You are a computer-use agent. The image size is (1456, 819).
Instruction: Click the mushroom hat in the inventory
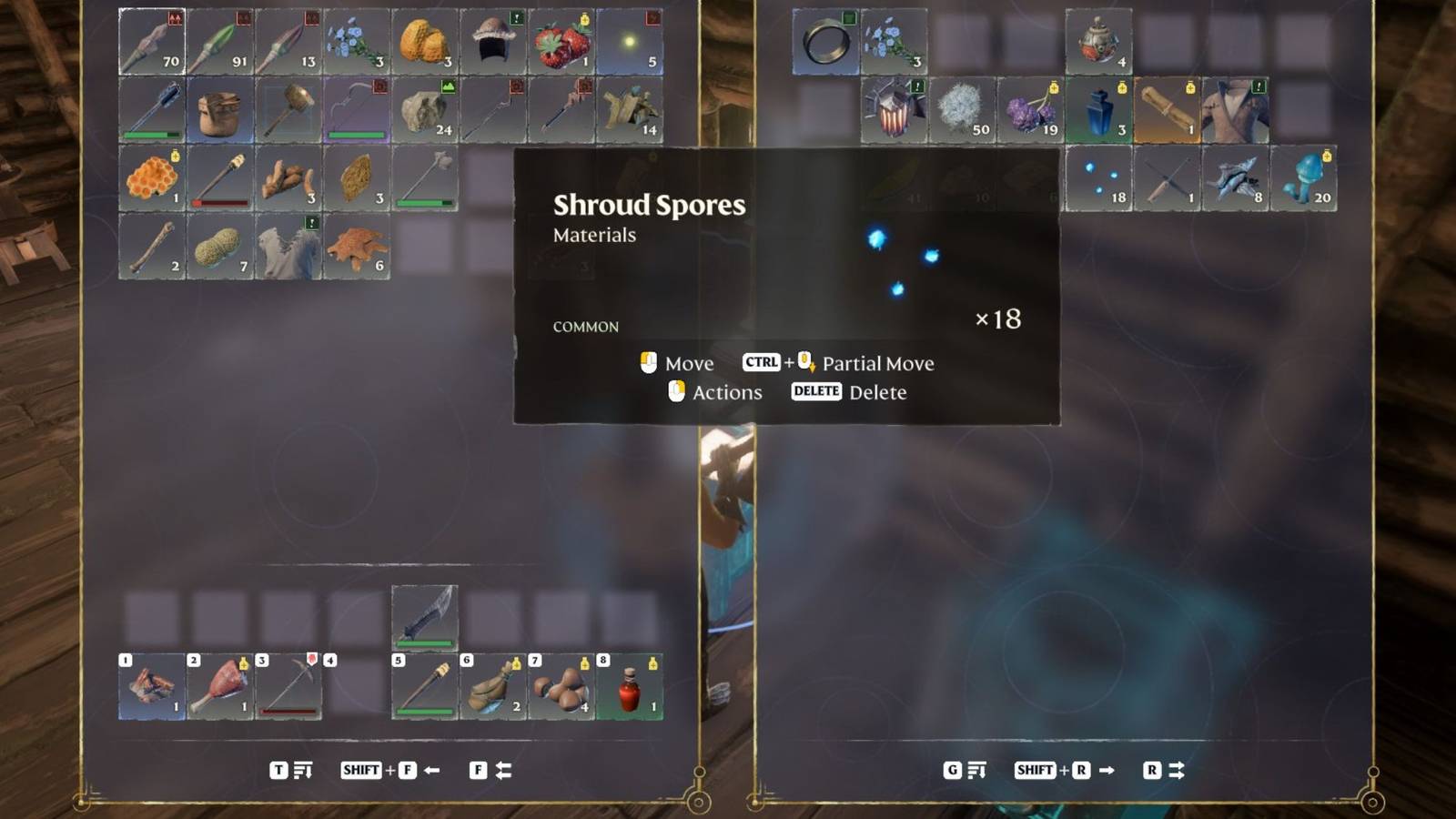pos(493,38)
